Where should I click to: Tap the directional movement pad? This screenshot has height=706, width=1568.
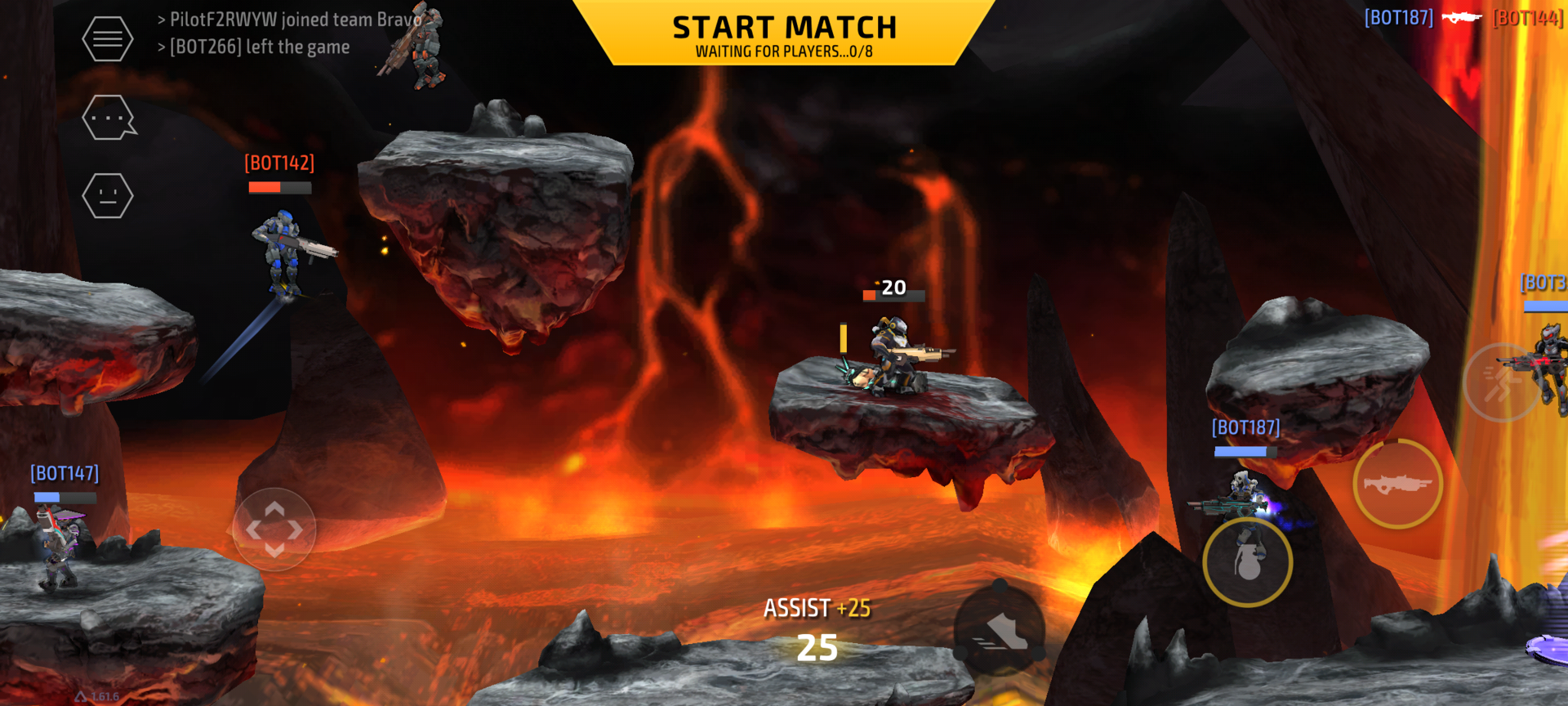point(274,529)
